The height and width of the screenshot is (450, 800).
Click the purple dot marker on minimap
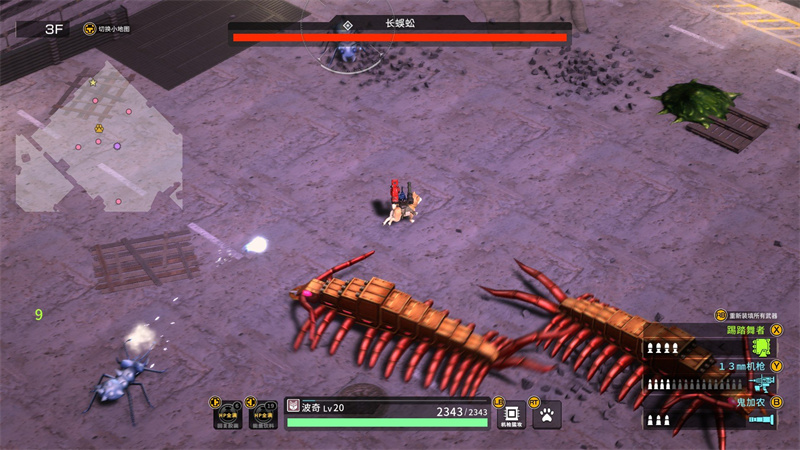(x=117, y=146)
